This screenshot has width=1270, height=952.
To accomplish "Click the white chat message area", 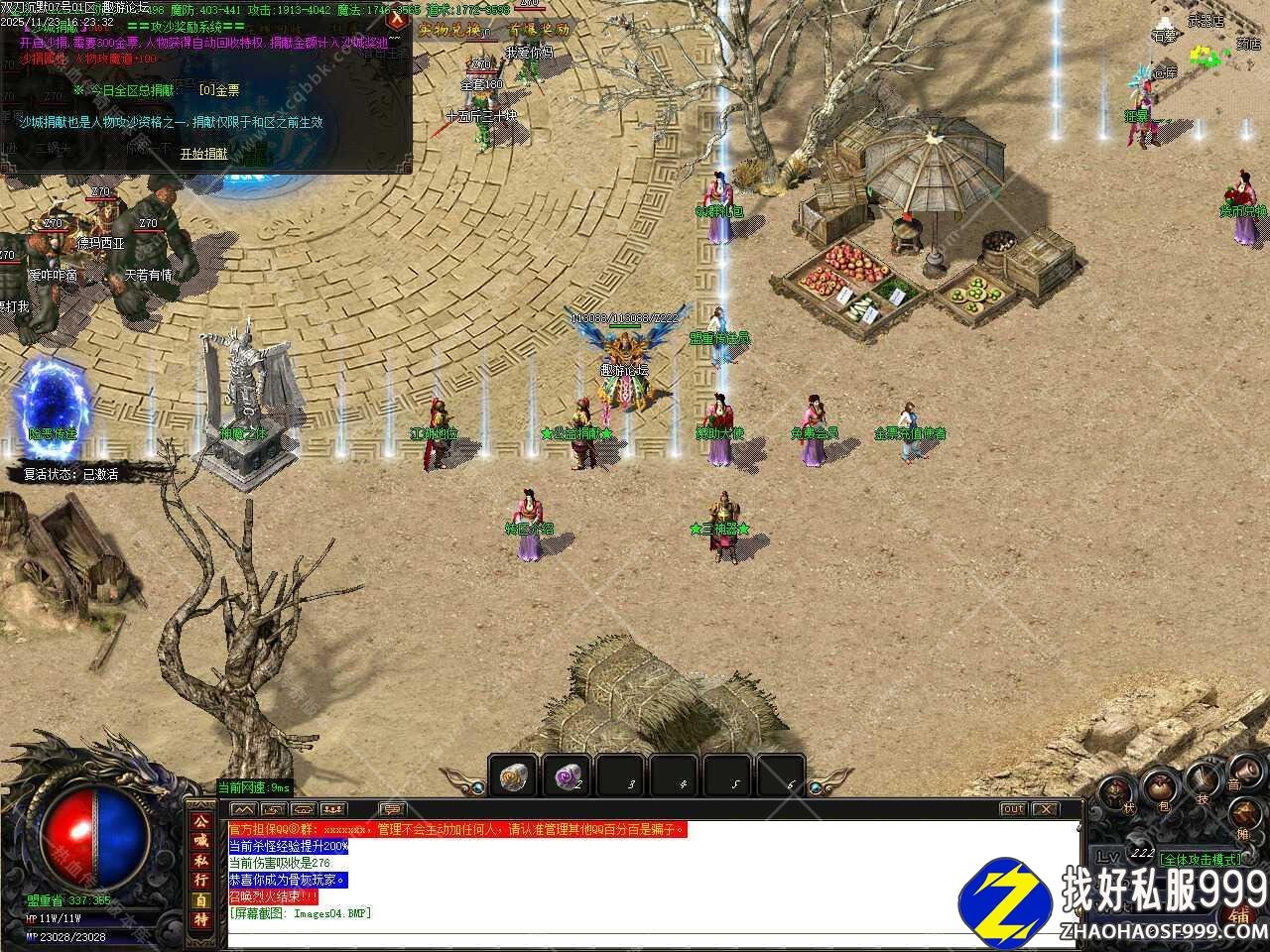I will (x=645, y=883).
